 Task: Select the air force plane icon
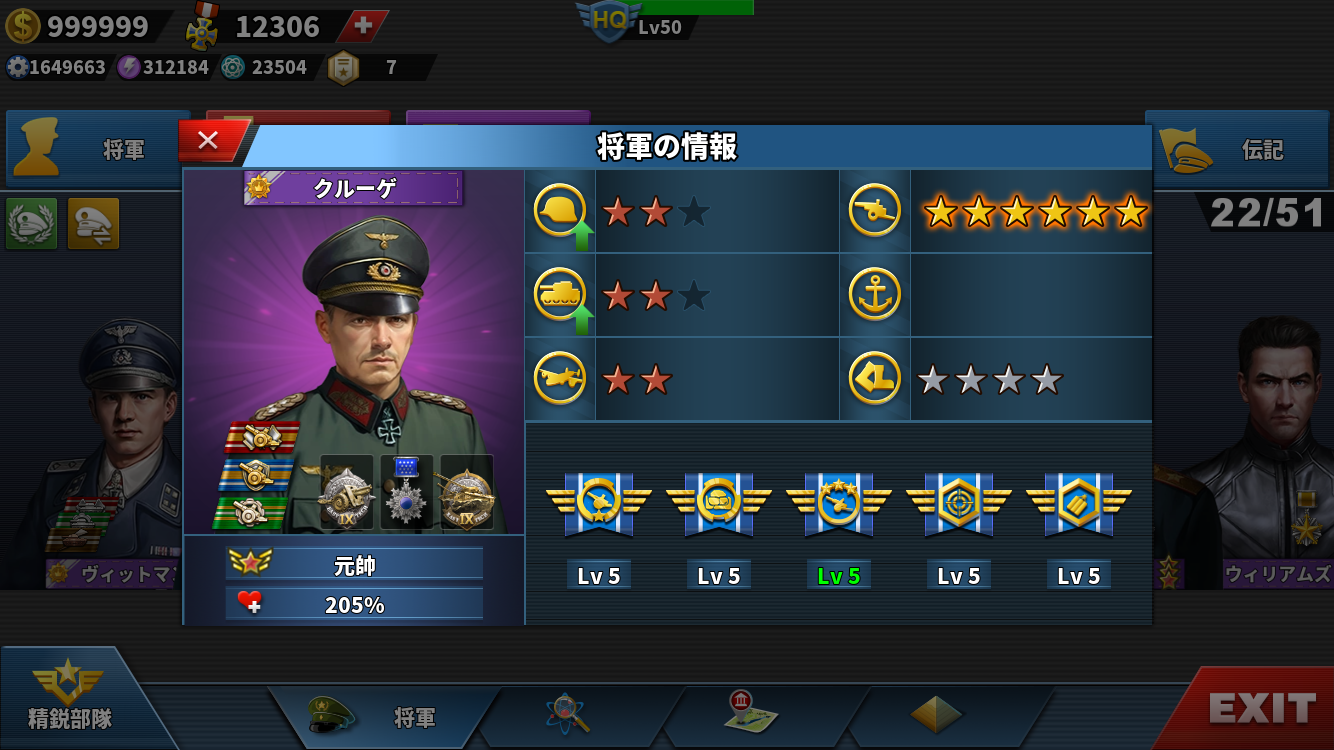[560, 379]
